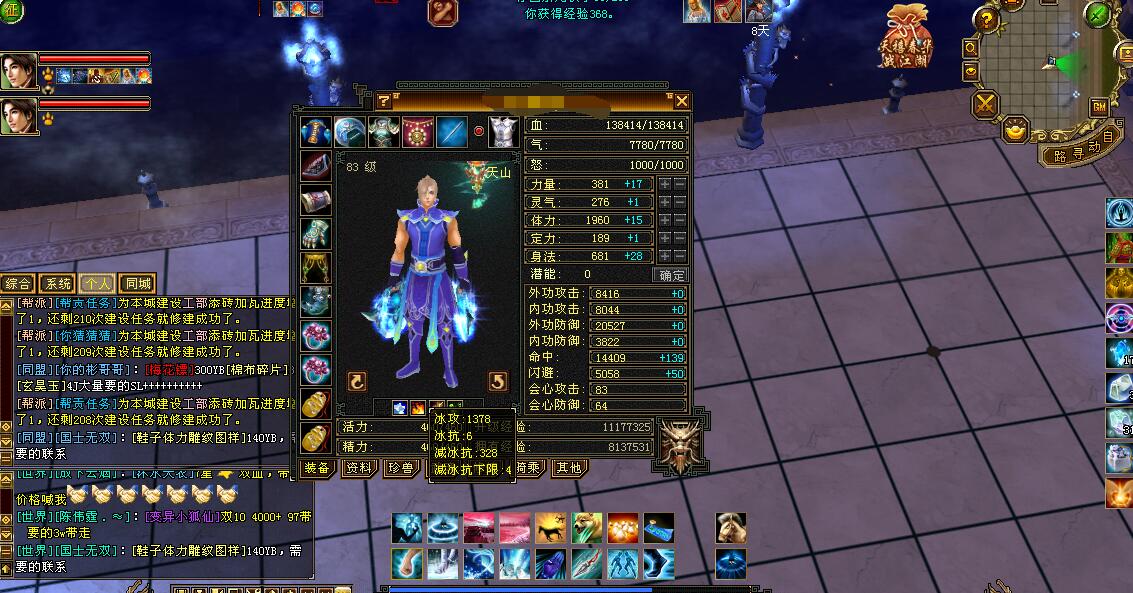Use the galloping horse mount skill

[x=550, y=527]
